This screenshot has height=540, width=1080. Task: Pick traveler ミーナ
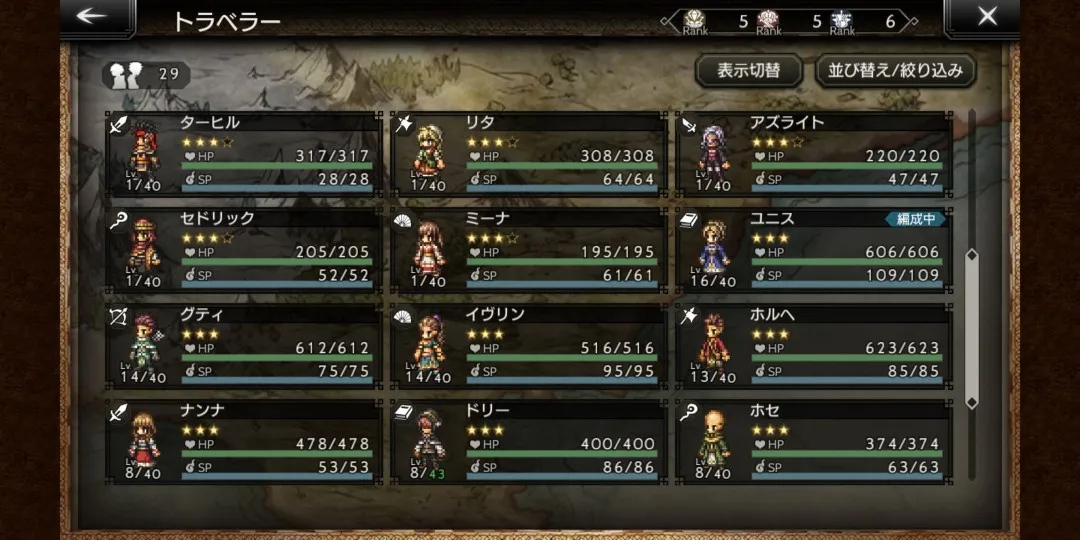click(x=528, y=250)
